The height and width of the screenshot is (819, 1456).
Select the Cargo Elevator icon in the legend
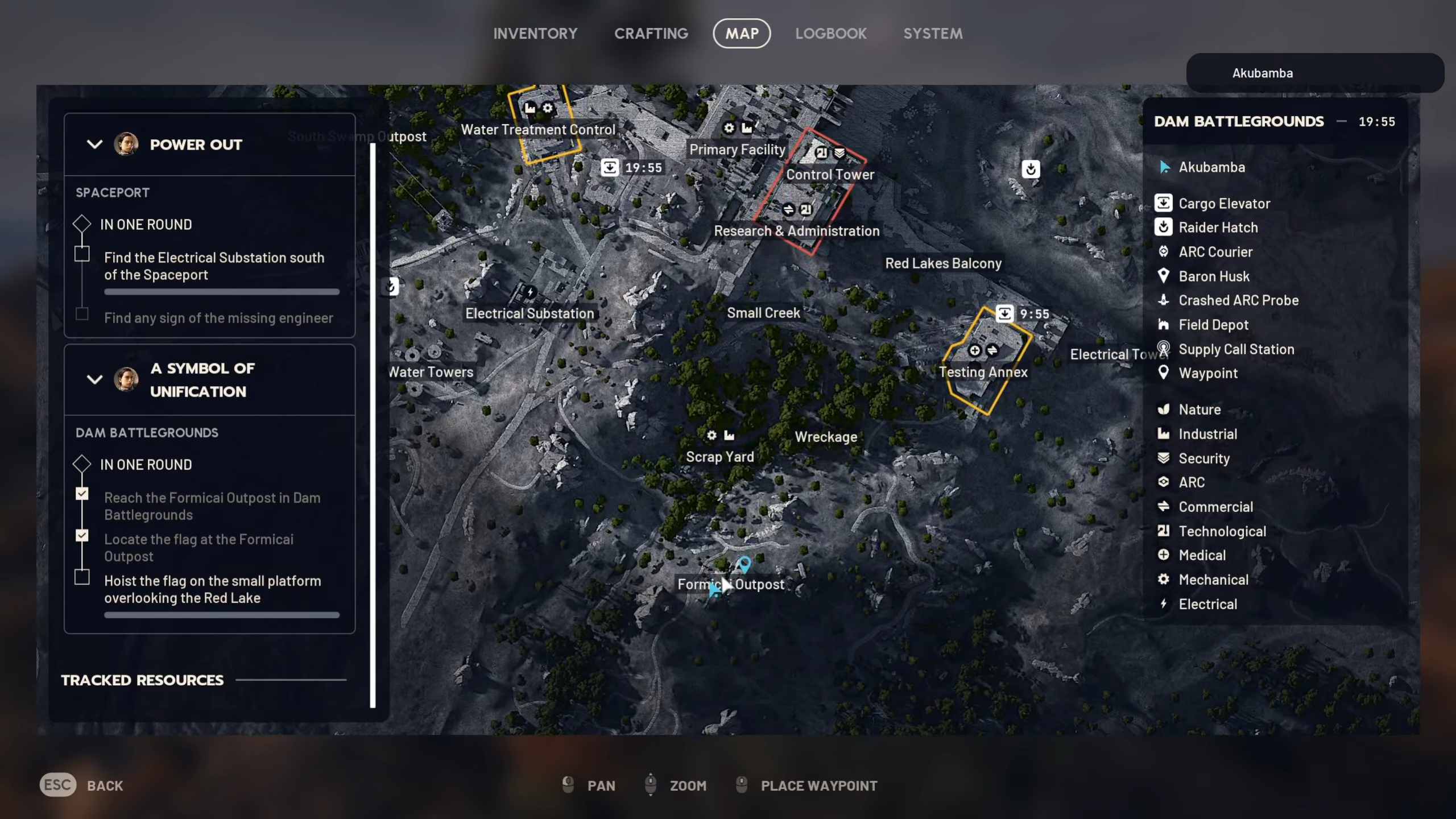(x=1164, y=203)
